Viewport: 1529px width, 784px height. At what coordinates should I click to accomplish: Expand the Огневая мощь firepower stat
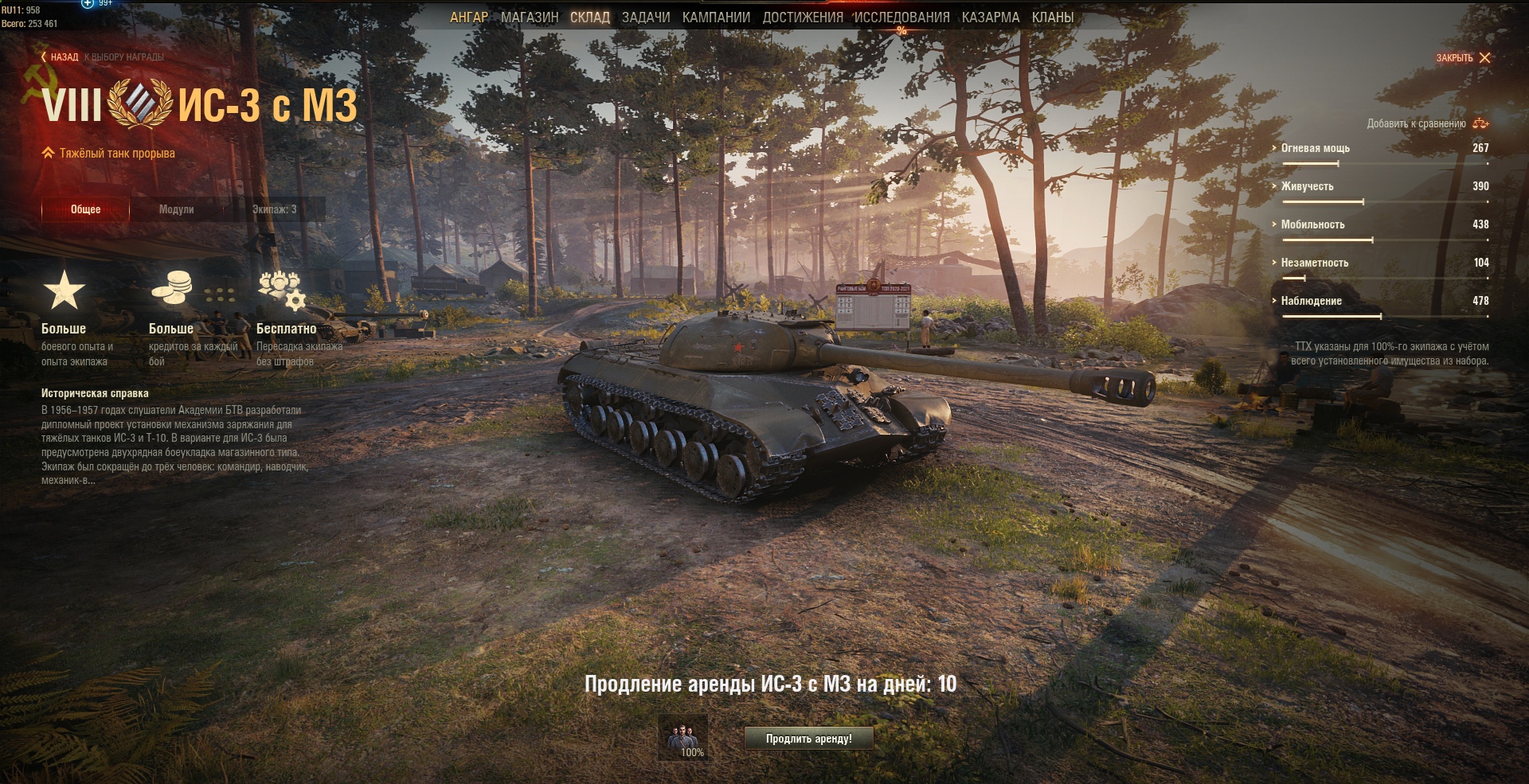click(1315, 148)
